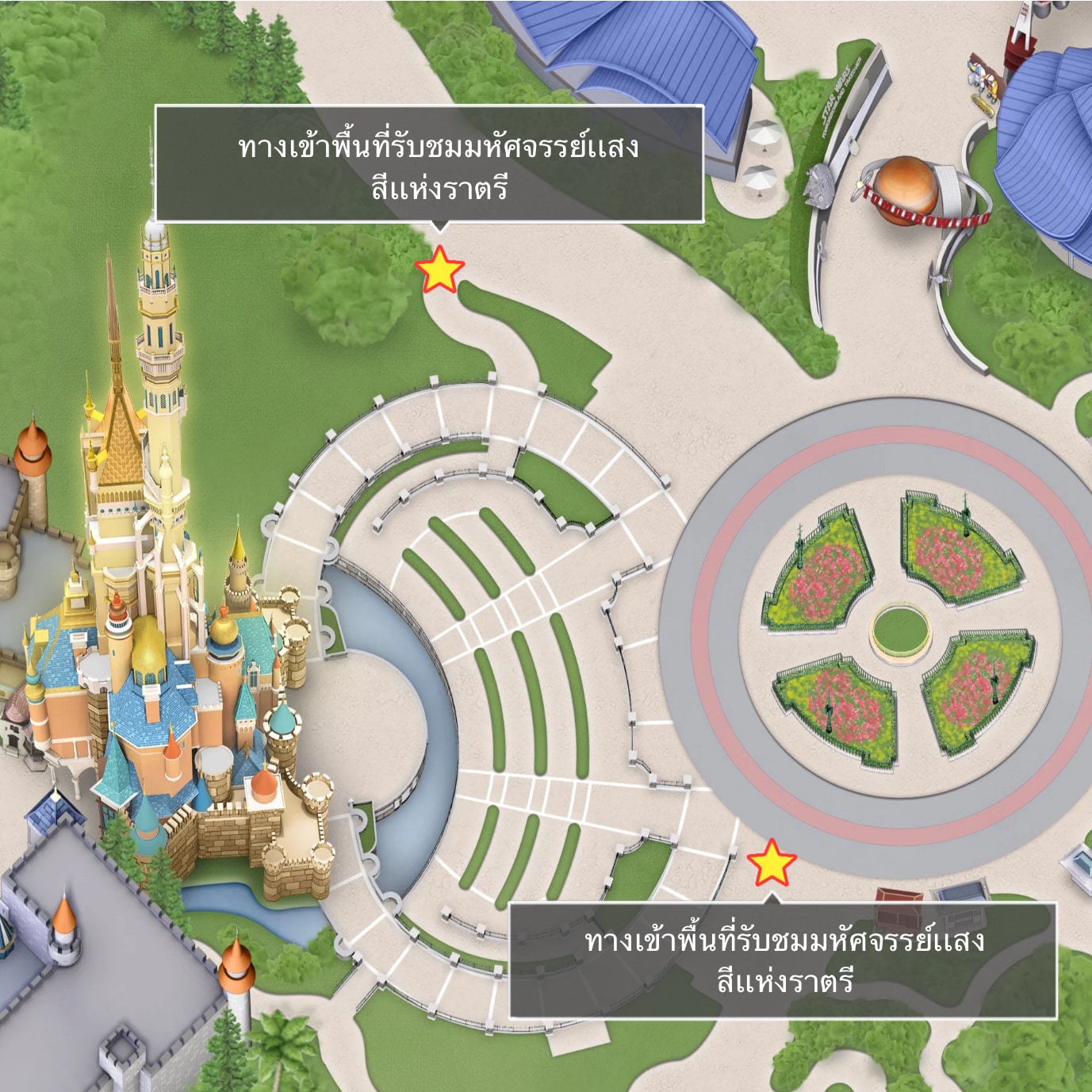1092x1092 pixels.
Task: Select the star marker beside the tree cluster
Action: point(439,270)
